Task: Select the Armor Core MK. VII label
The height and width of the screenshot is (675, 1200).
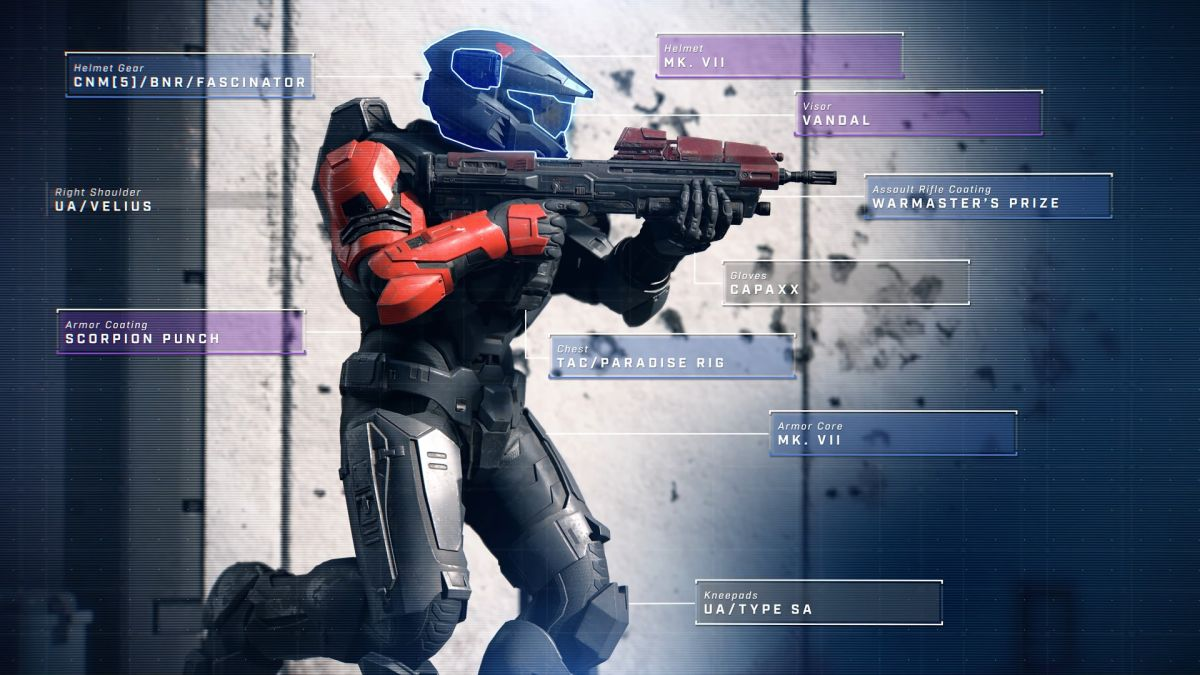Action: click(x=892, y=433)
